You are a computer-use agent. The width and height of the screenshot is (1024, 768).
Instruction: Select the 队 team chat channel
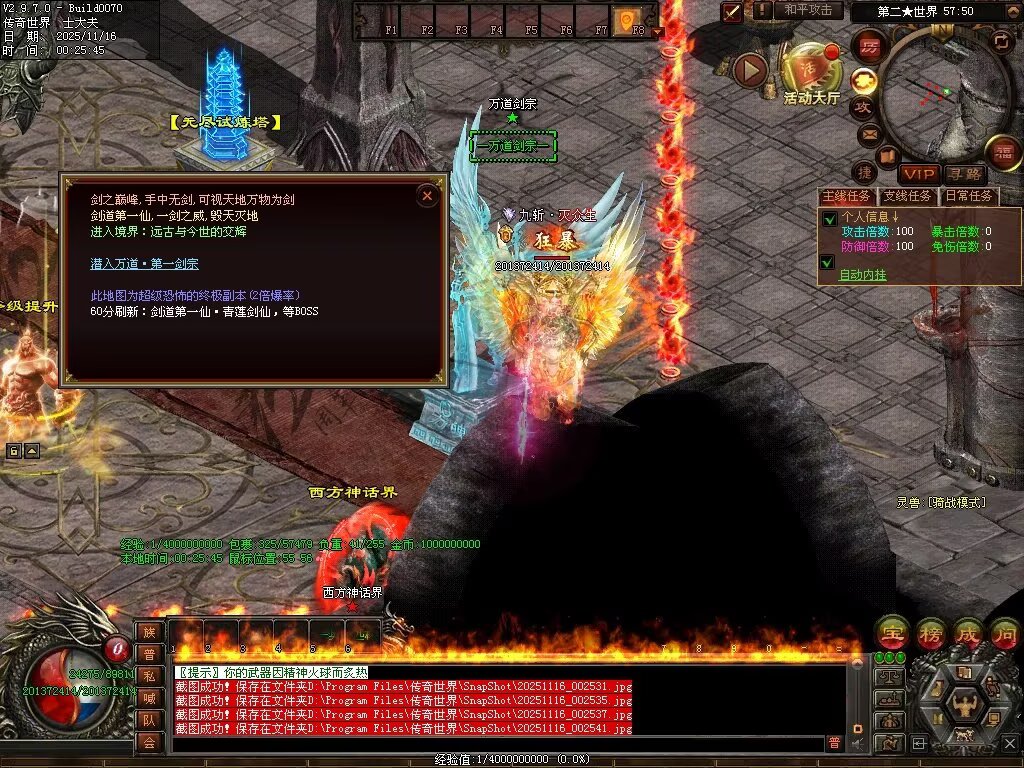pos(149,719)
